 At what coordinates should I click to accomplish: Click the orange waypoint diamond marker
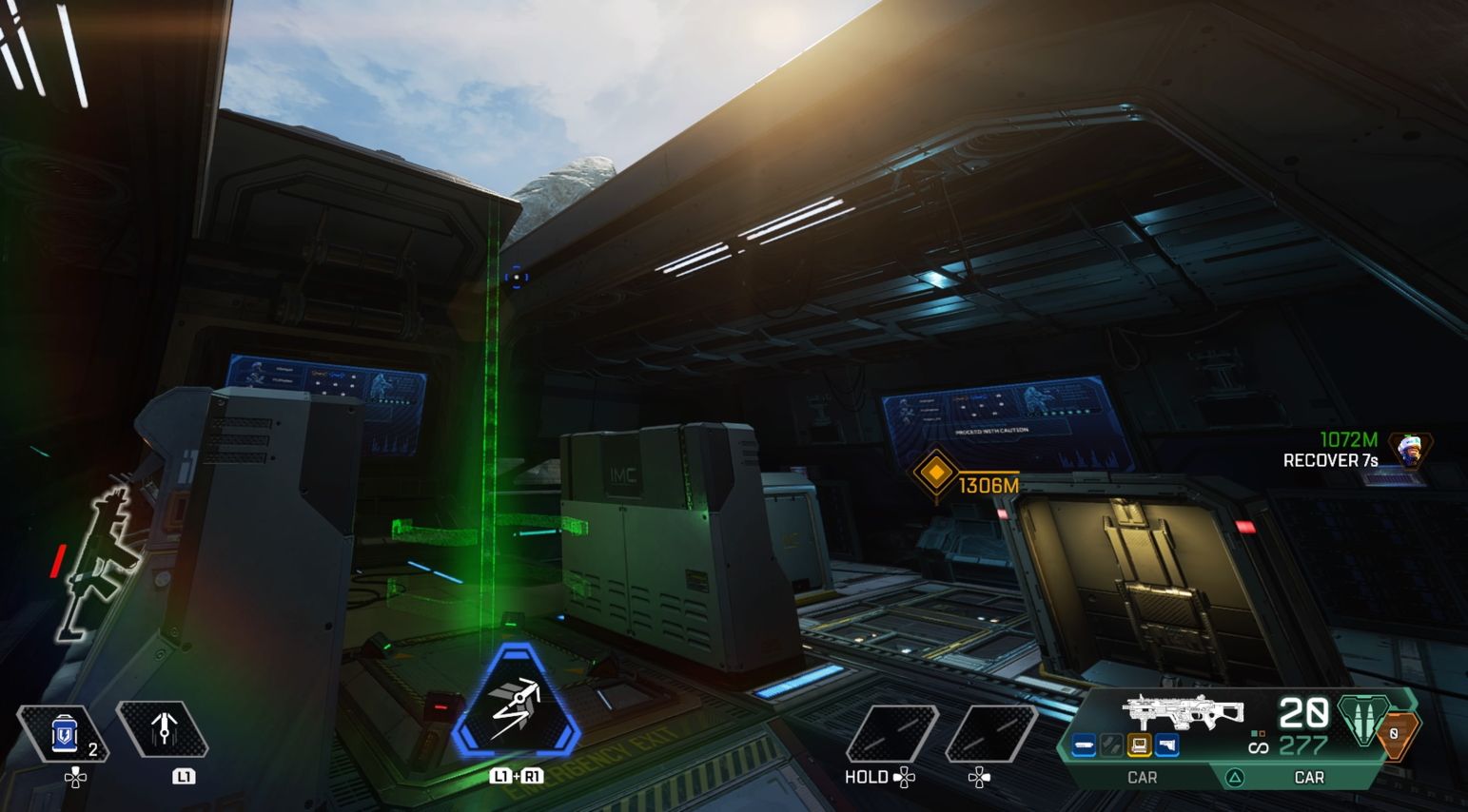tap(937, 473)
